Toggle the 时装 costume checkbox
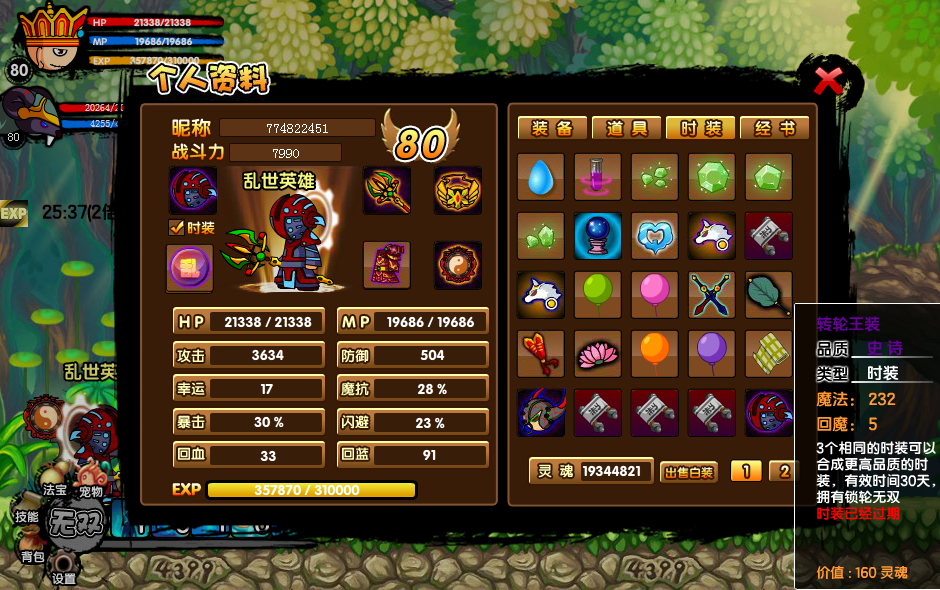The image size is (940, 590). tap(177, 228)
